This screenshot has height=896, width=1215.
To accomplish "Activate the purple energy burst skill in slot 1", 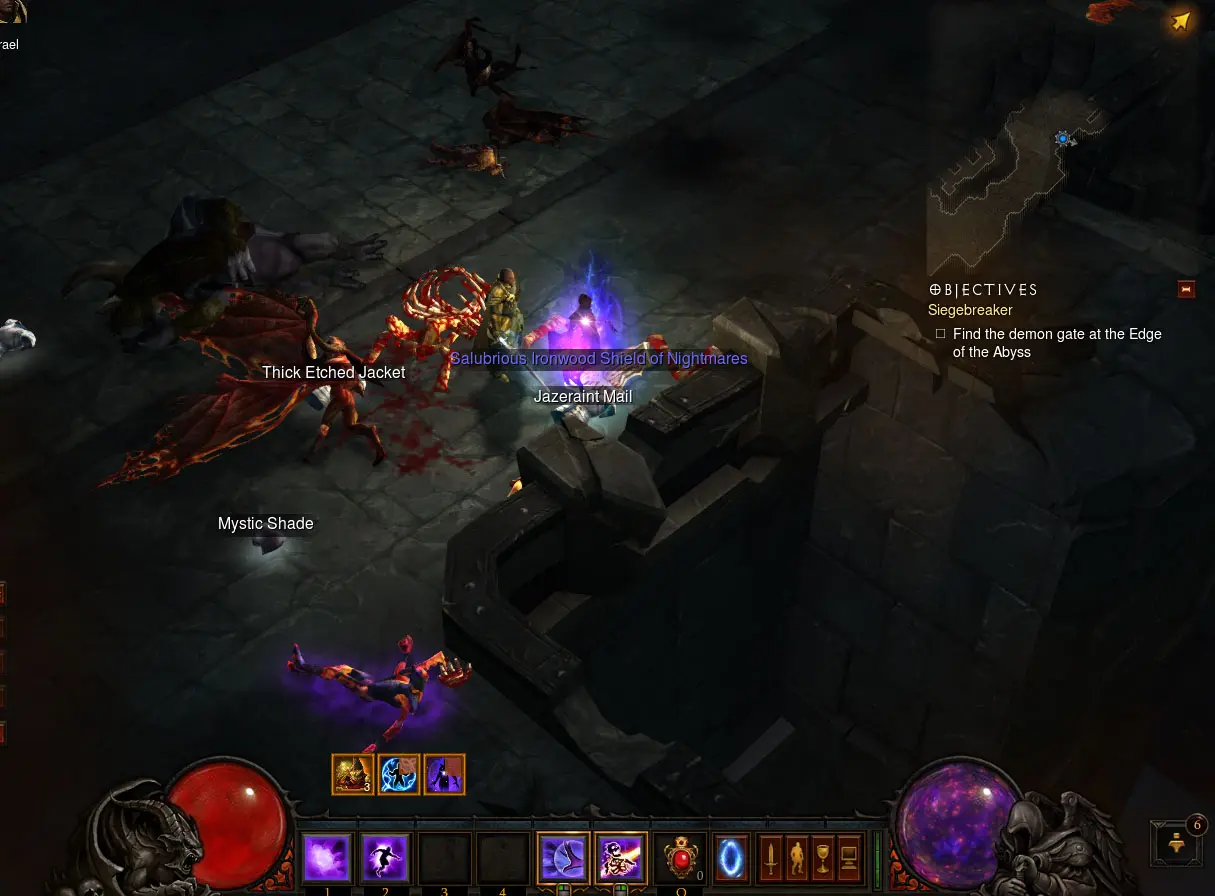I will pos(327,858).
